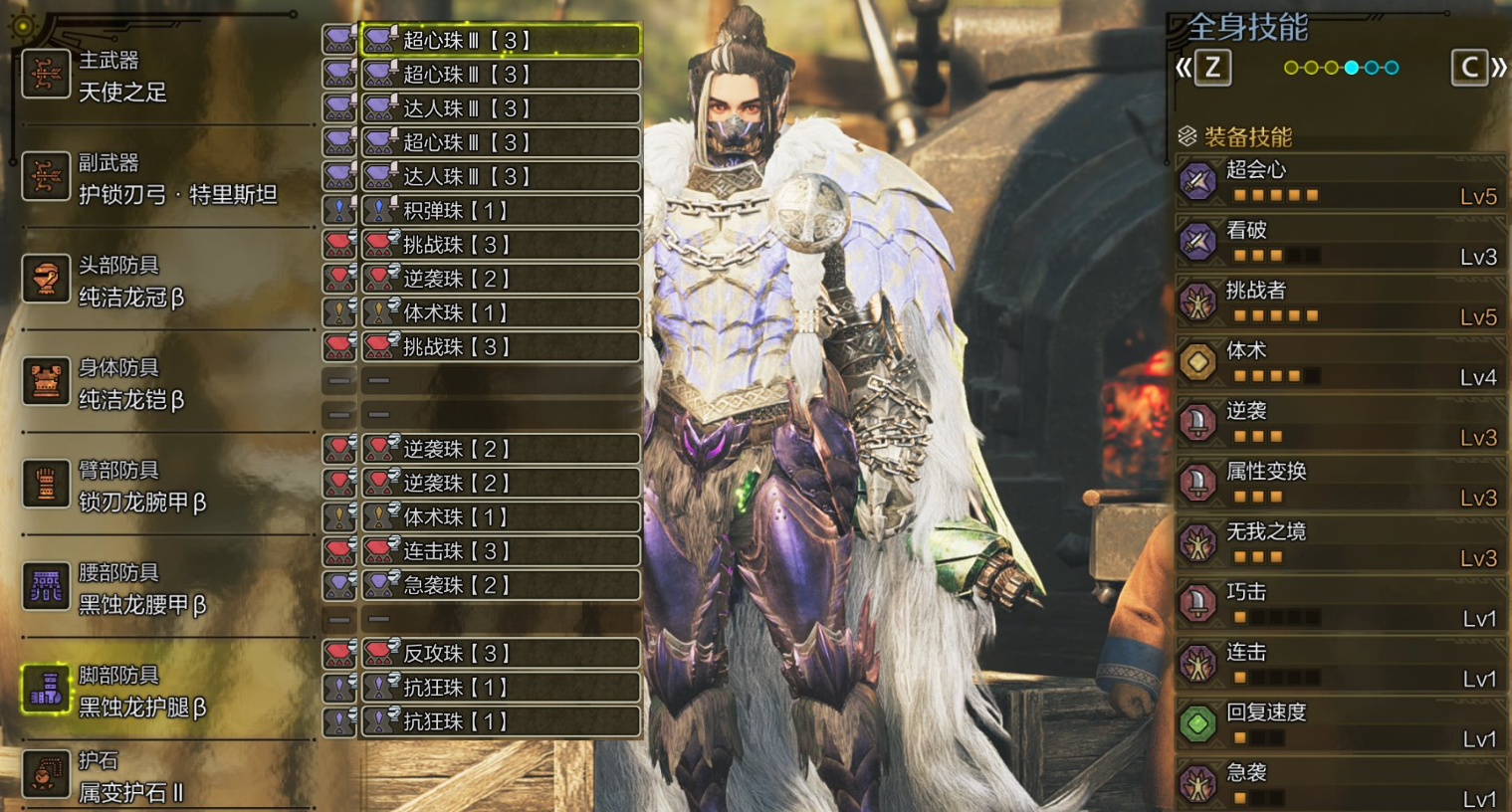
Task: Click the 副武器 bow weapon icon
Action: pos(46,177)
